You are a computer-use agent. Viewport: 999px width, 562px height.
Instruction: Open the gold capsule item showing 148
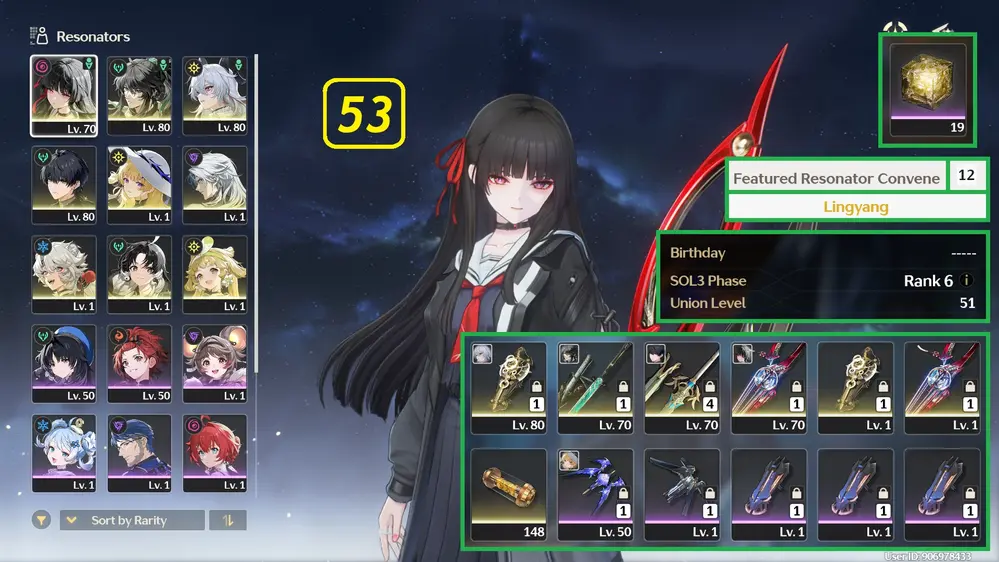pyautogui.click(x=508, y=494)
